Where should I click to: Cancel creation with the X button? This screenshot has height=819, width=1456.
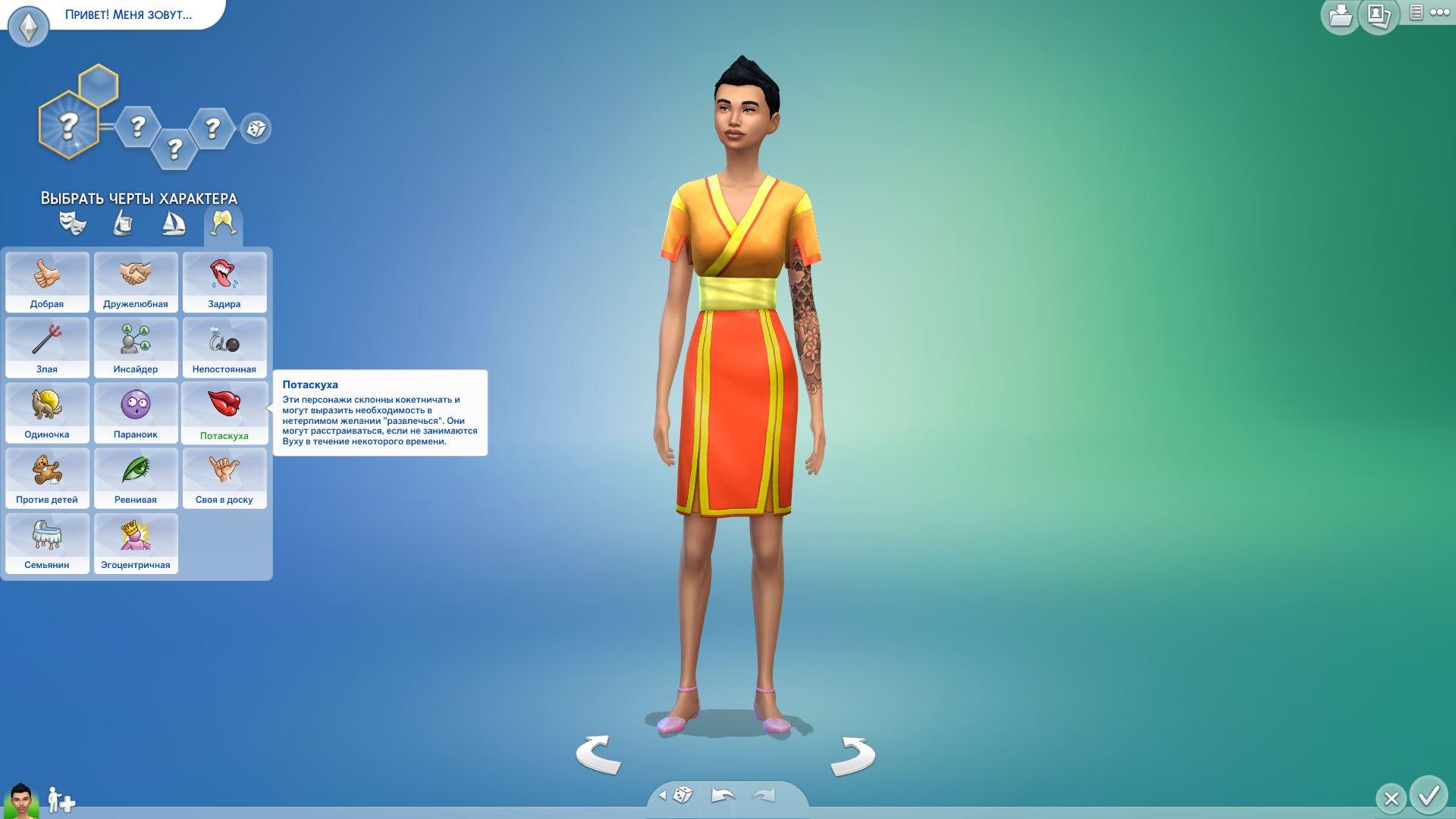tap(1391, 799)
